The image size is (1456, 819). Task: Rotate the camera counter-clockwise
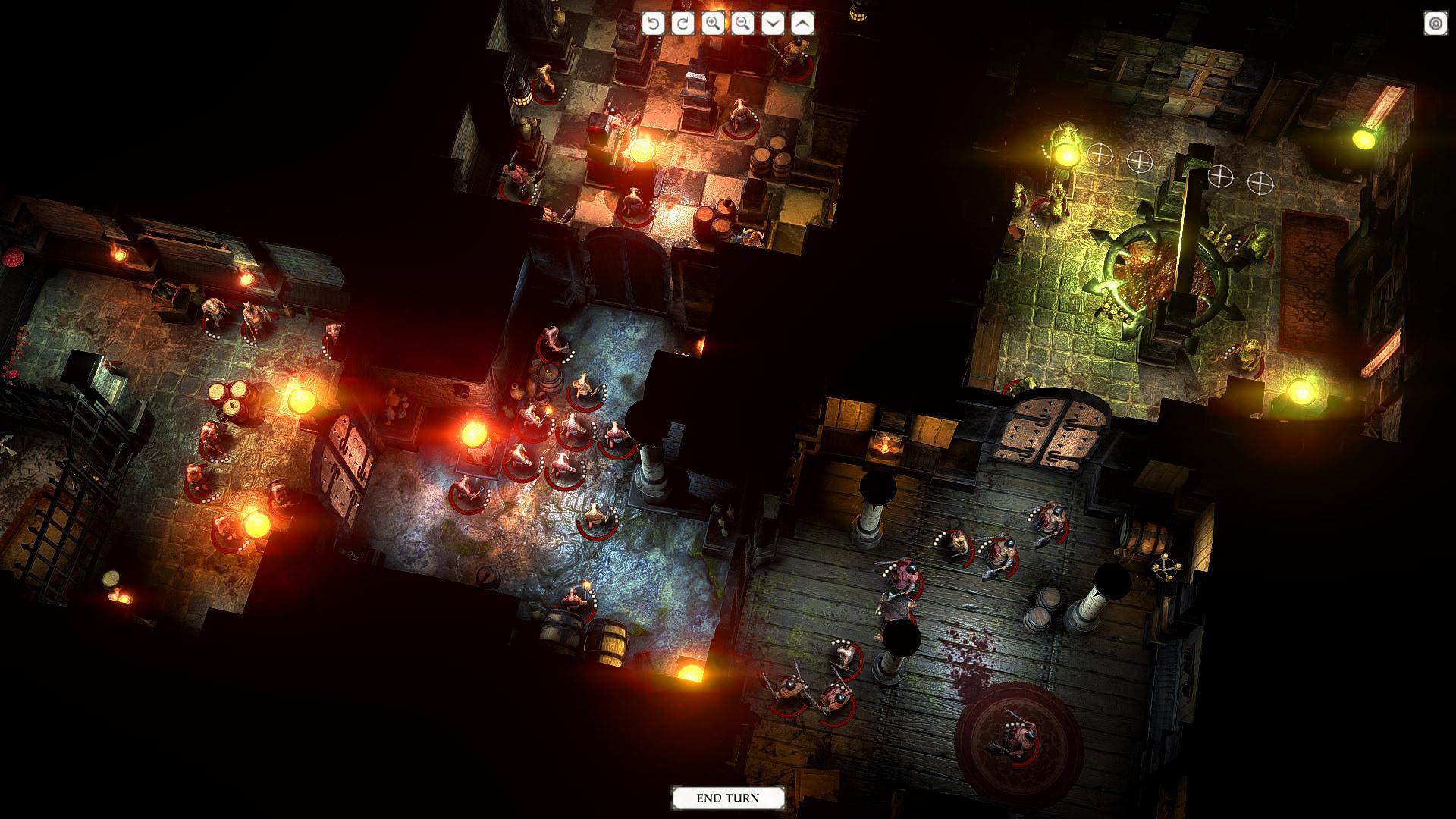tap(655, 24)
